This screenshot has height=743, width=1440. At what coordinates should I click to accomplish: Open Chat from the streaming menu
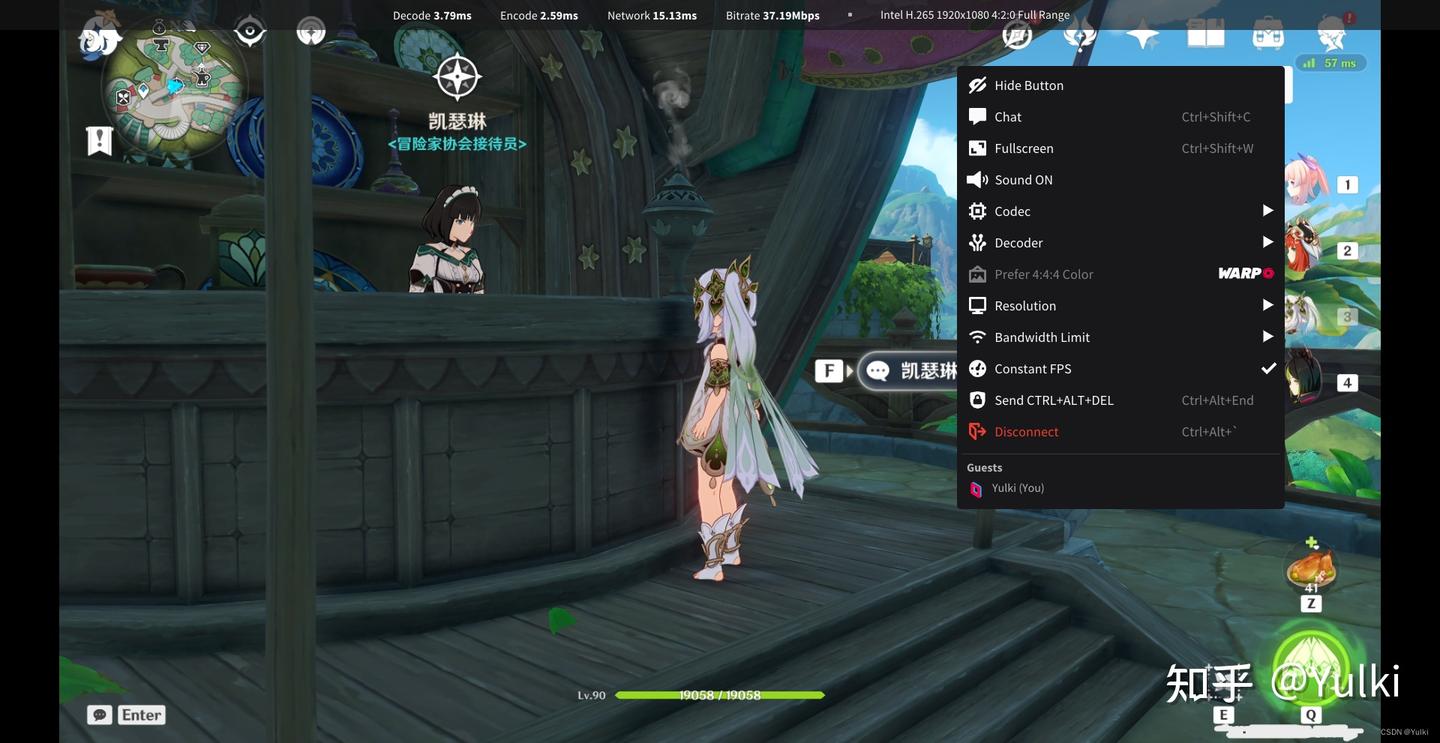pos(1008,117)
